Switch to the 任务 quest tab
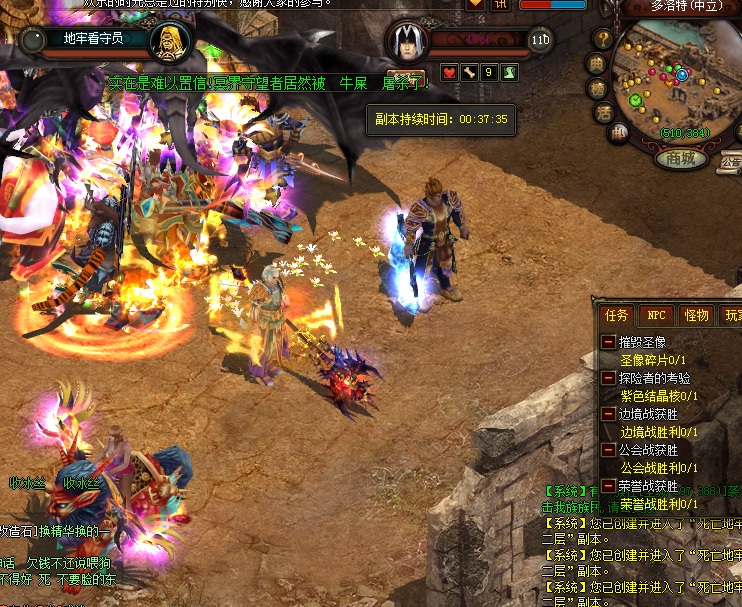Image resolution: width=742 pixels, height=607 pixels. (x=616, y=314)
